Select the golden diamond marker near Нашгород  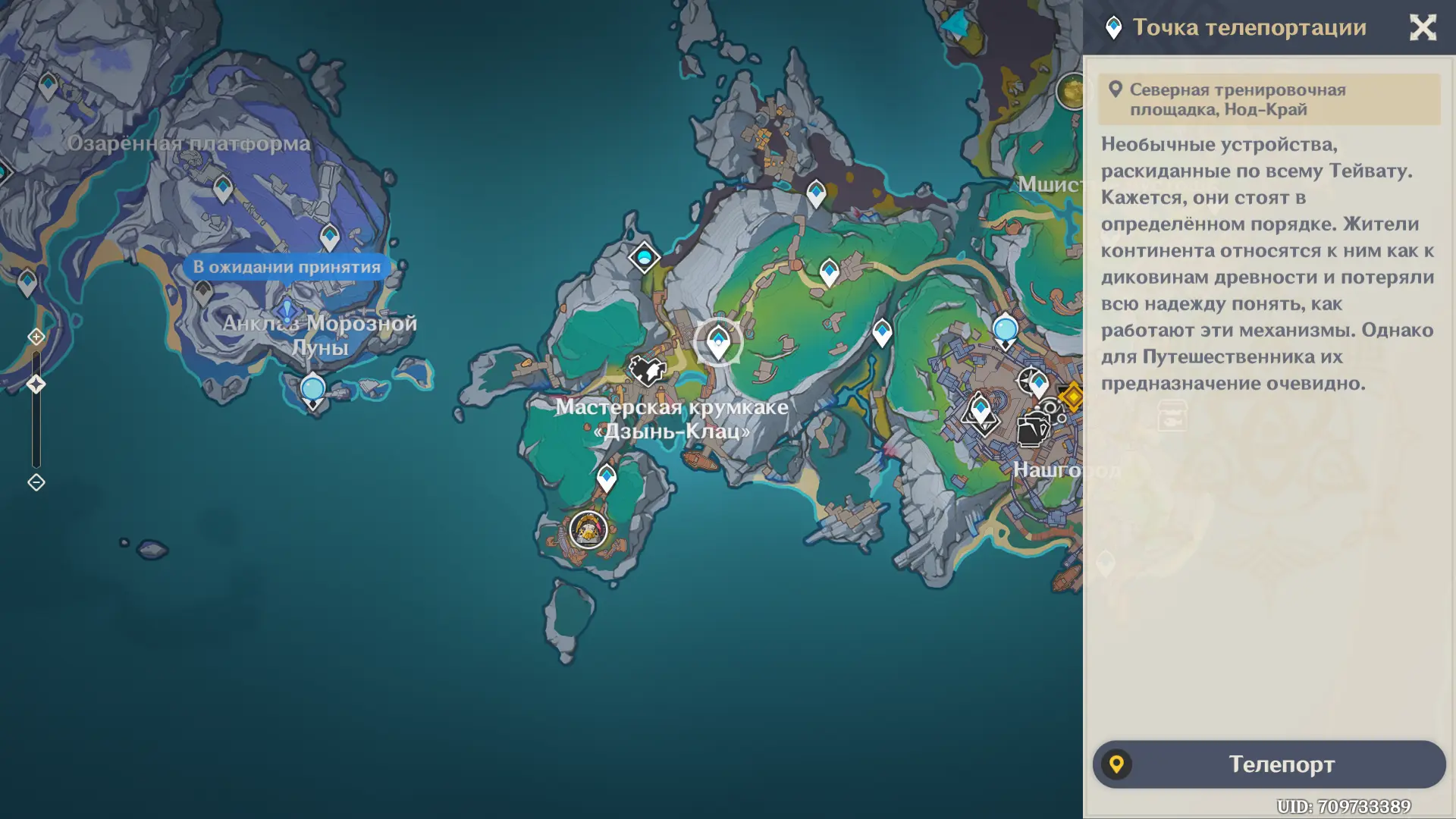click(x=1072, y=396)
